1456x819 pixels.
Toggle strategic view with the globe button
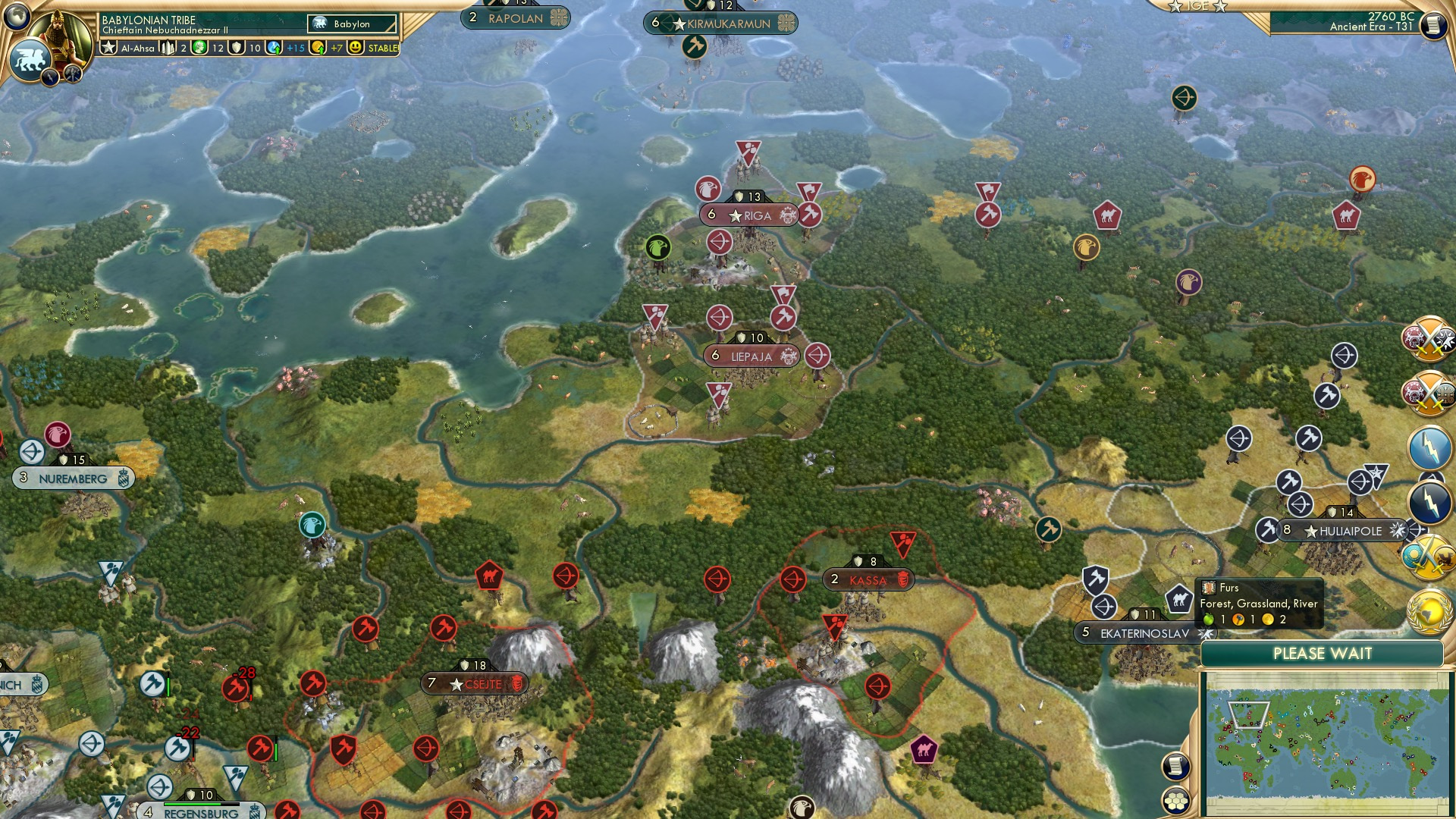[x=16, y=17]
